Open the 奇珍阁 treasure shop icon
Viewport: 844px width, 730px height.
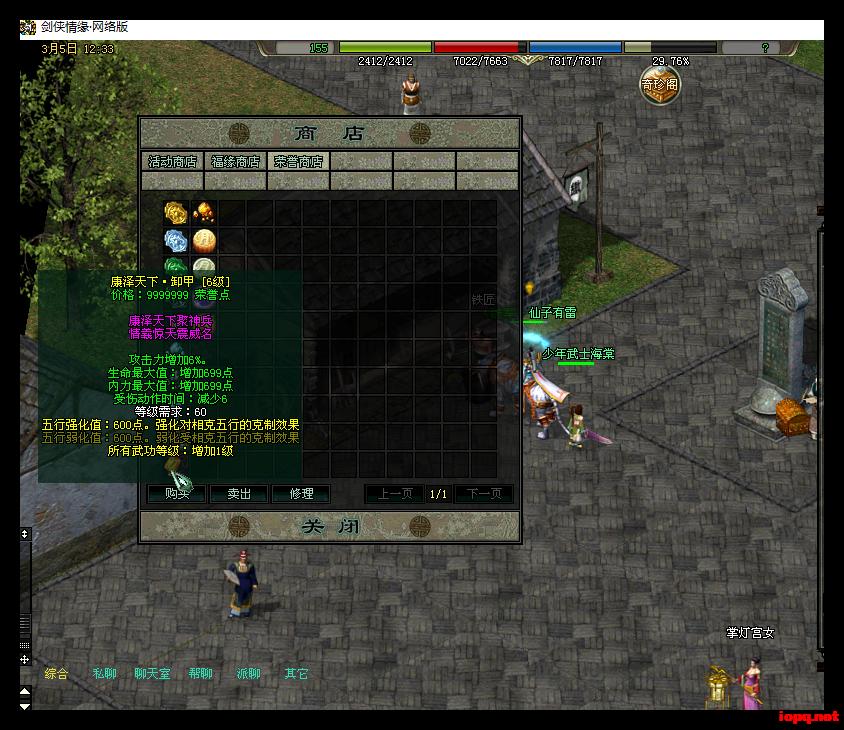coord(660,84)
